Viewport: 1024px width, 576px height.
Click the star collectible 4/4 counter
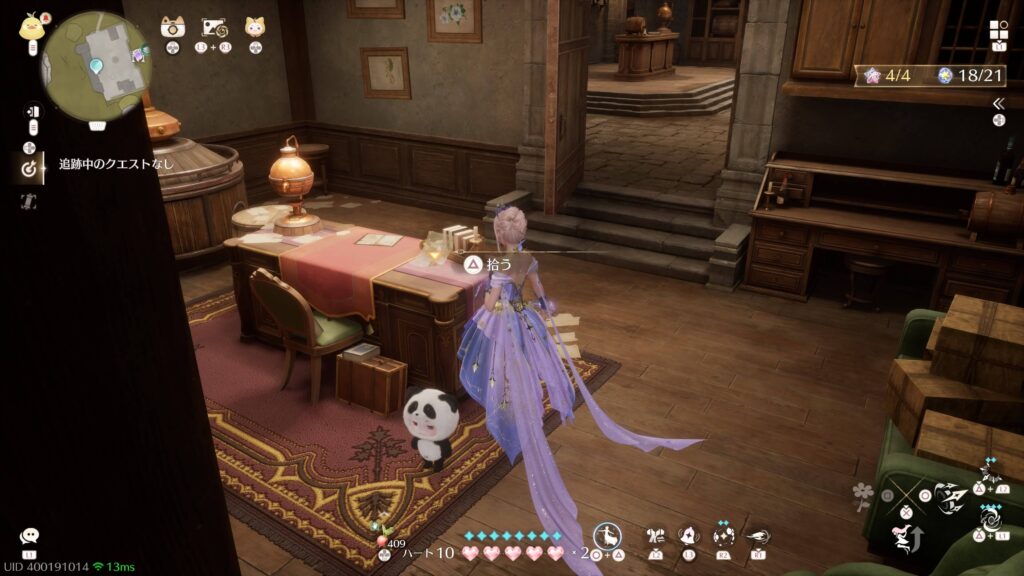pos(884,75)
